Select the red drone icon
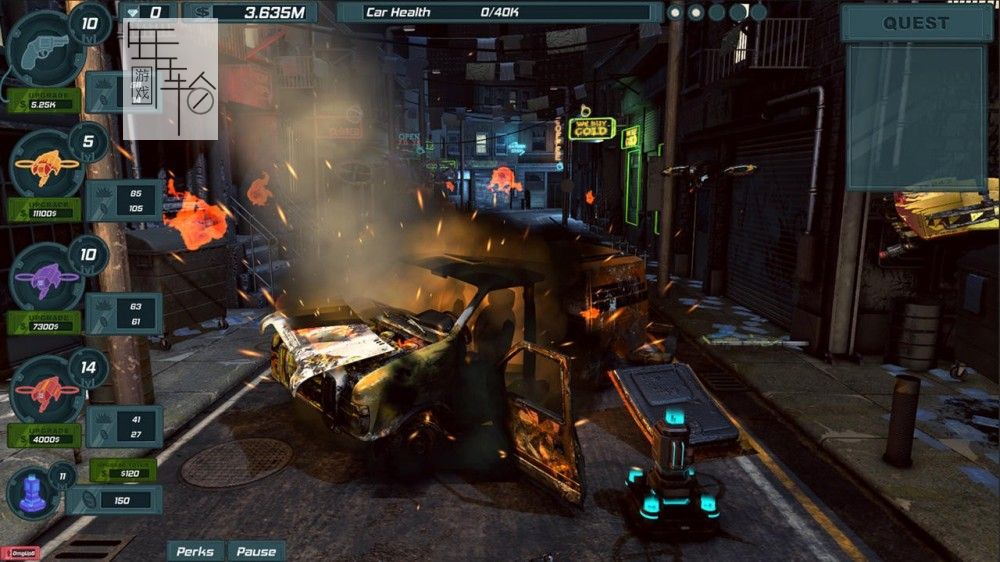Image resolution: width=1000 pixels, height=562 pixels. (x=45, y=389)
